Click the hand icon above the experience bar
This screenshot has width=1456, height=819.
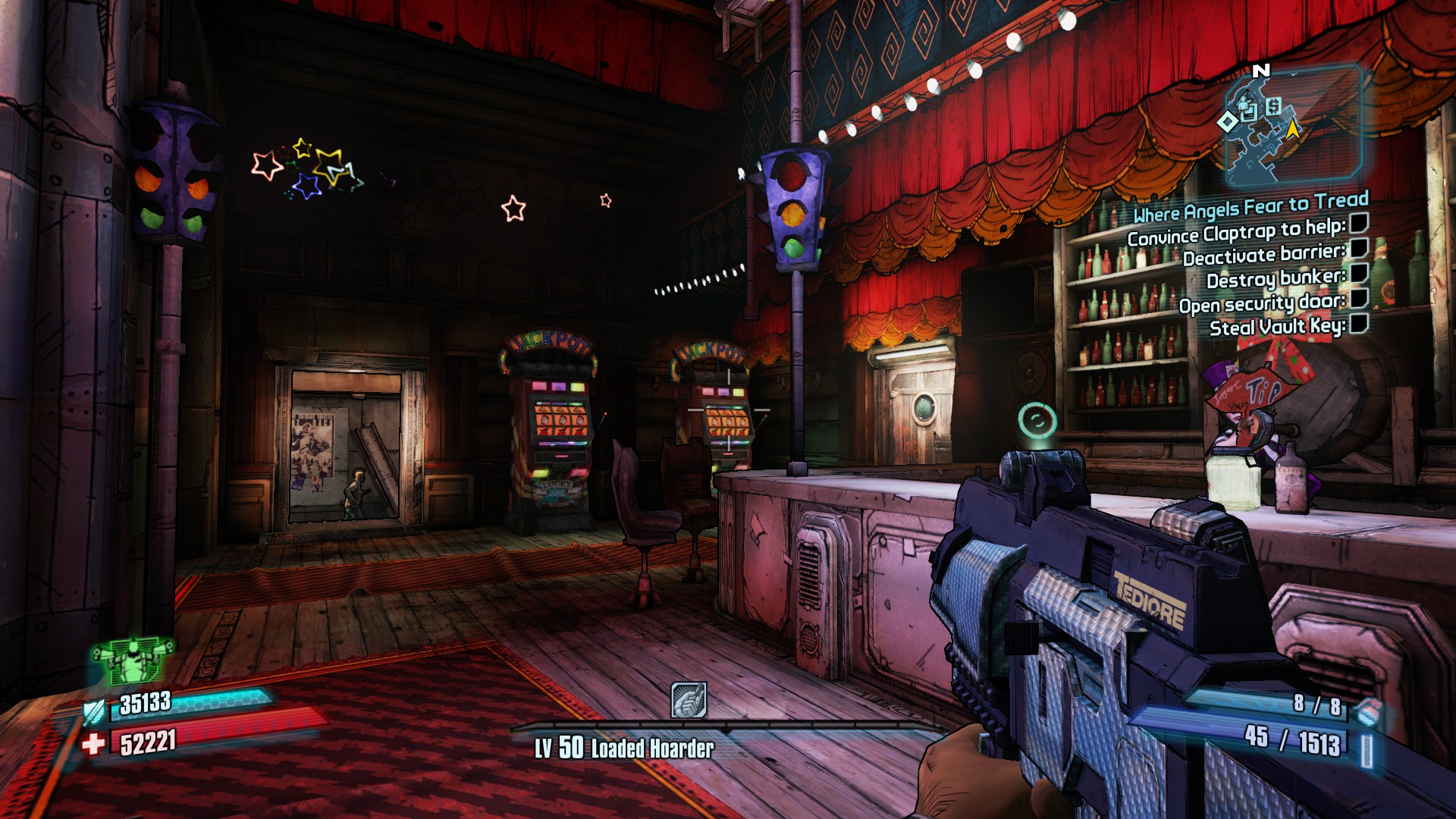[x=689, y=700]
